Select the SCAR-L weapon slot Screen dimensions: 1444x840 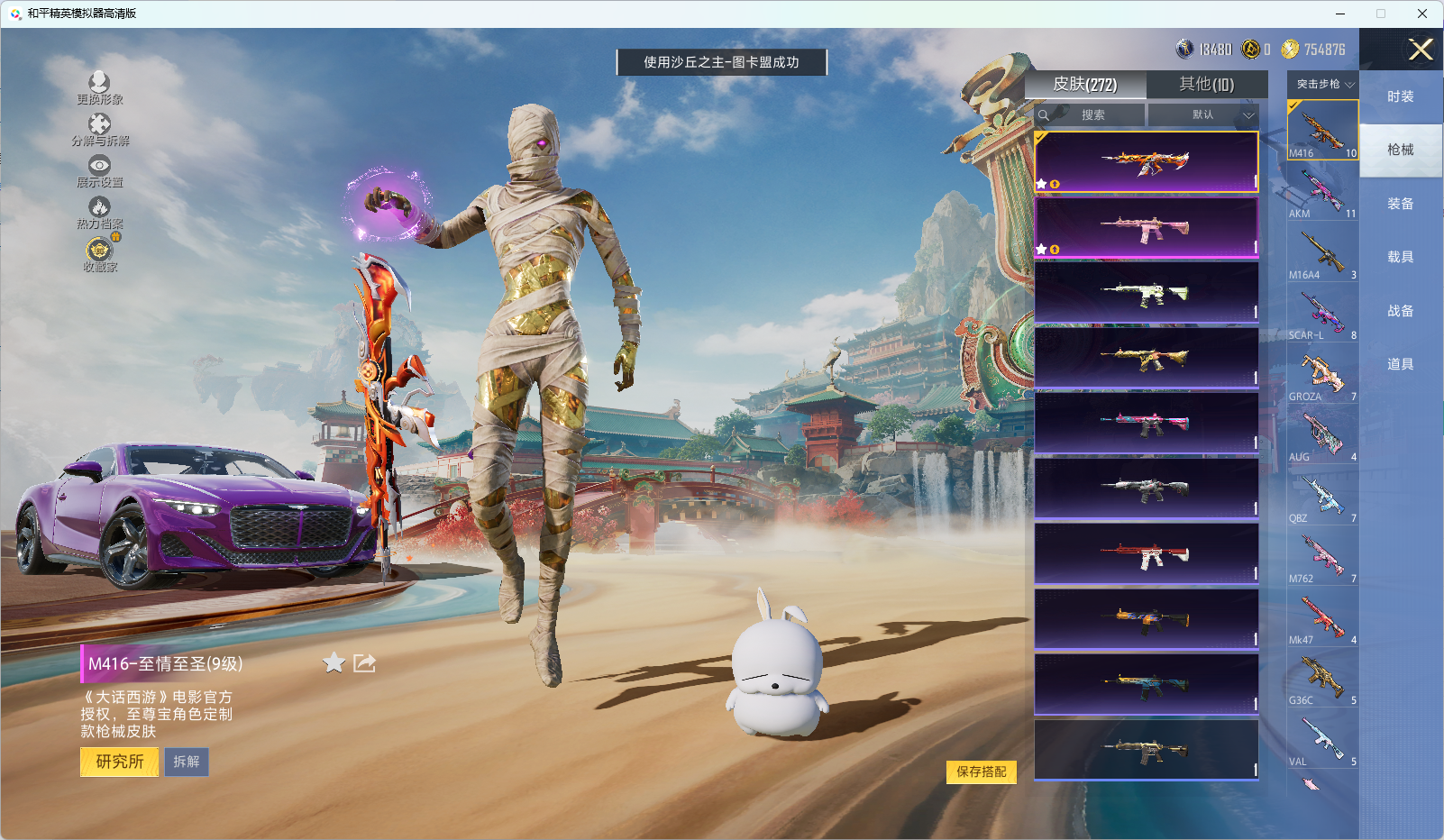pyautogui.click(x=1322, y=315)
